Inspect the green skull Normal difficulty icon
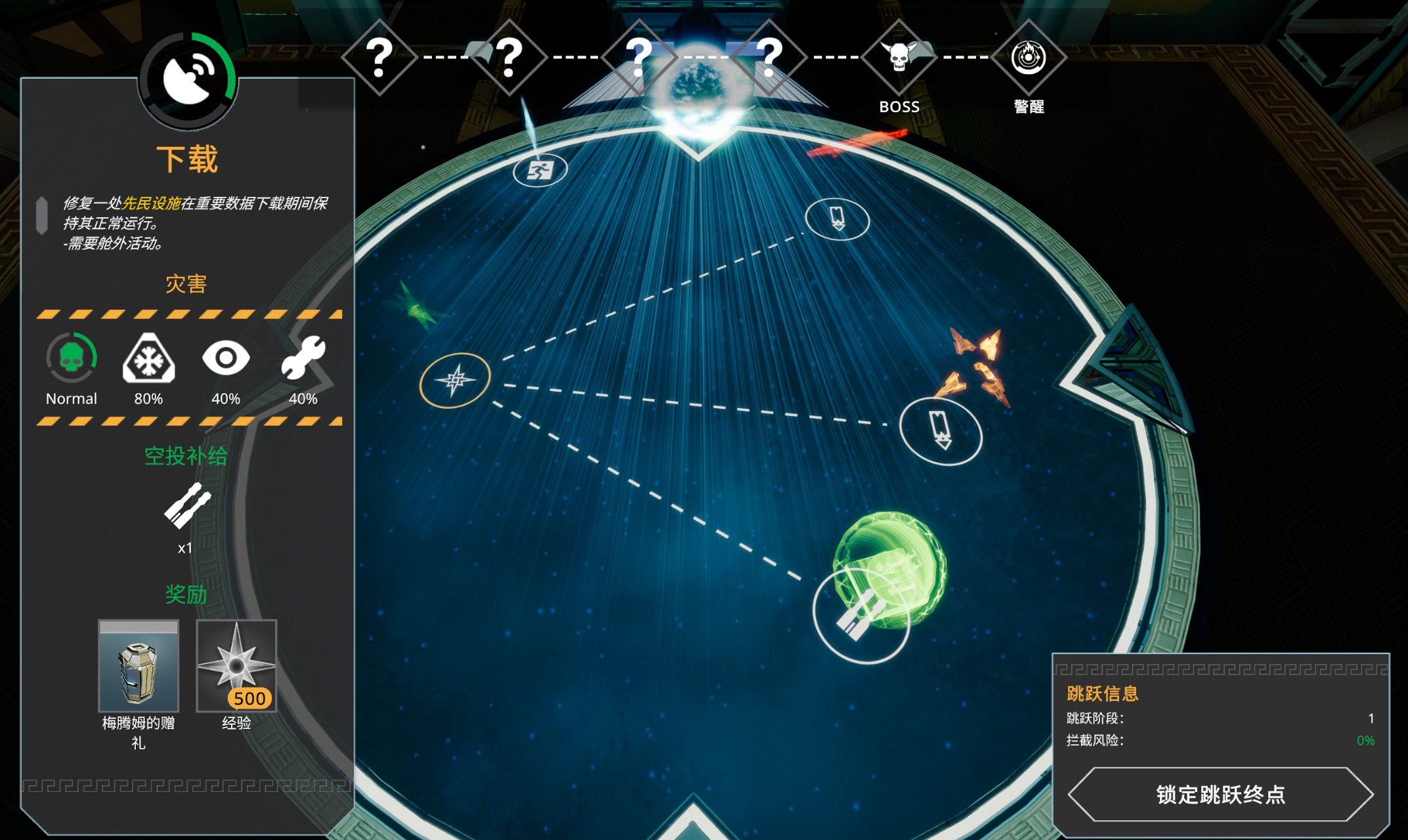1408x840 pixels. [x=72, y=358]
